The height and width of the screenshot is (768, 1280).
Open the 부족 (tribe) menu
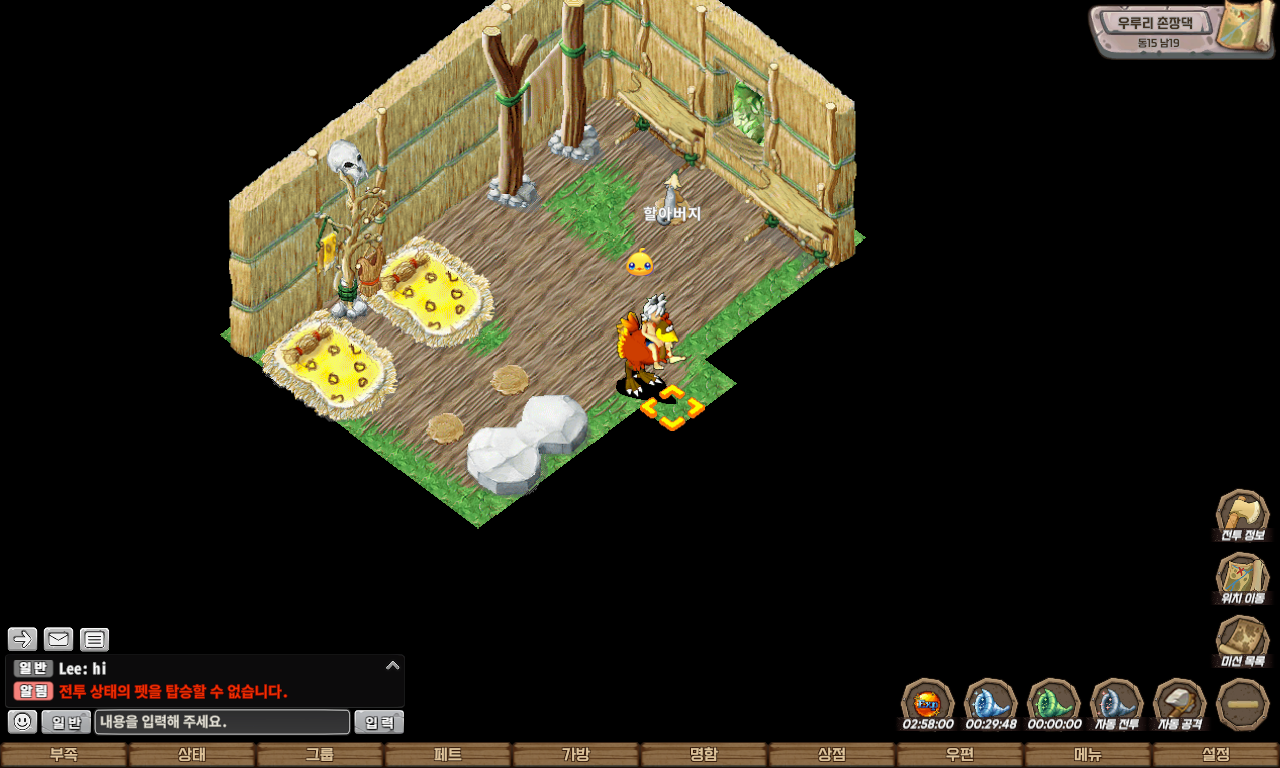click(x=64, y=755)
